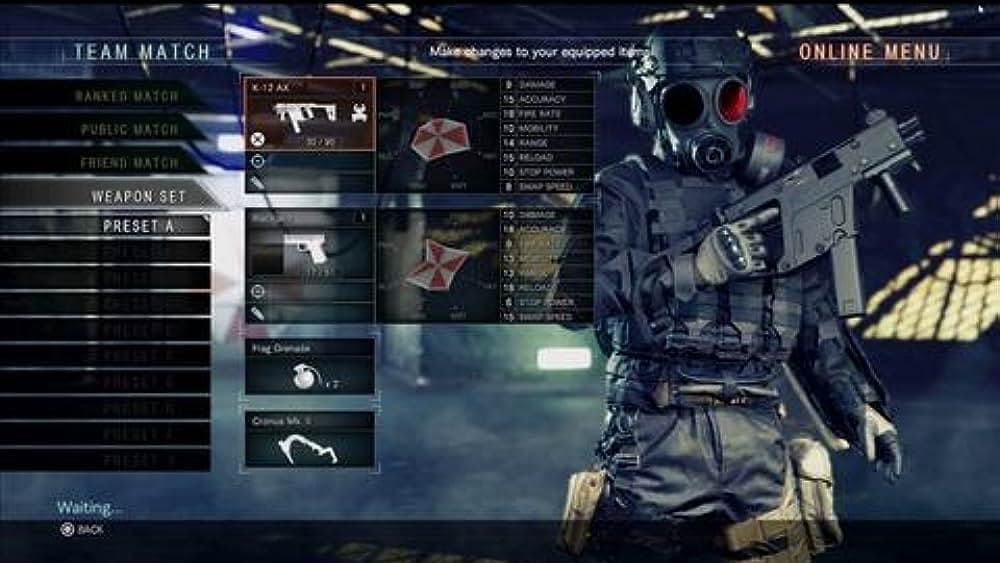Viewport: 1000px width, 563px height.
Task: Open the Umbrella charm panel for the handgun
Action: point(435,265)
